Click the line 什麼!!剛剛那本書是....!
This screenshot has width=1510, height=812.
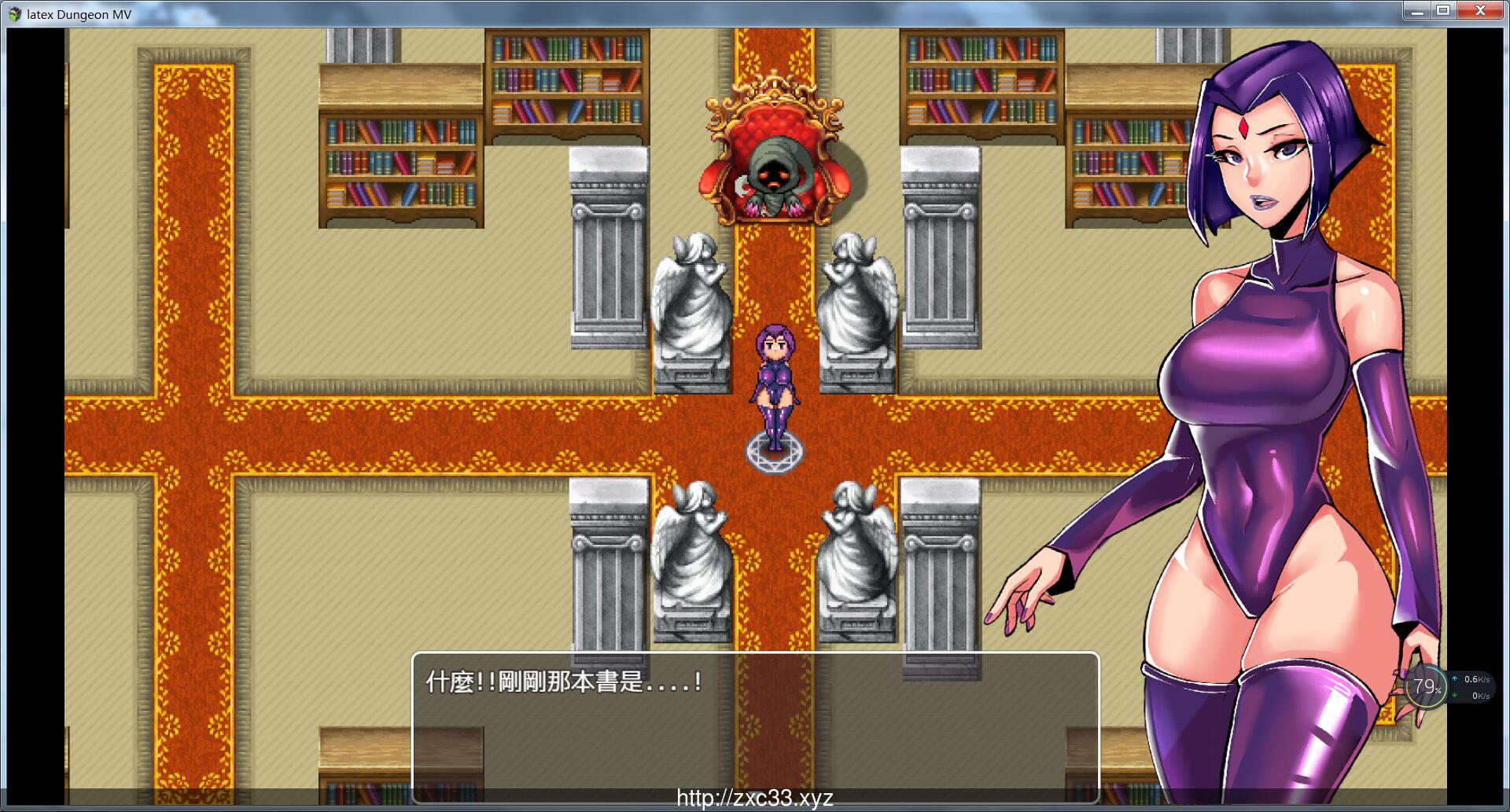pyautogui.click(x=562, y=681)
